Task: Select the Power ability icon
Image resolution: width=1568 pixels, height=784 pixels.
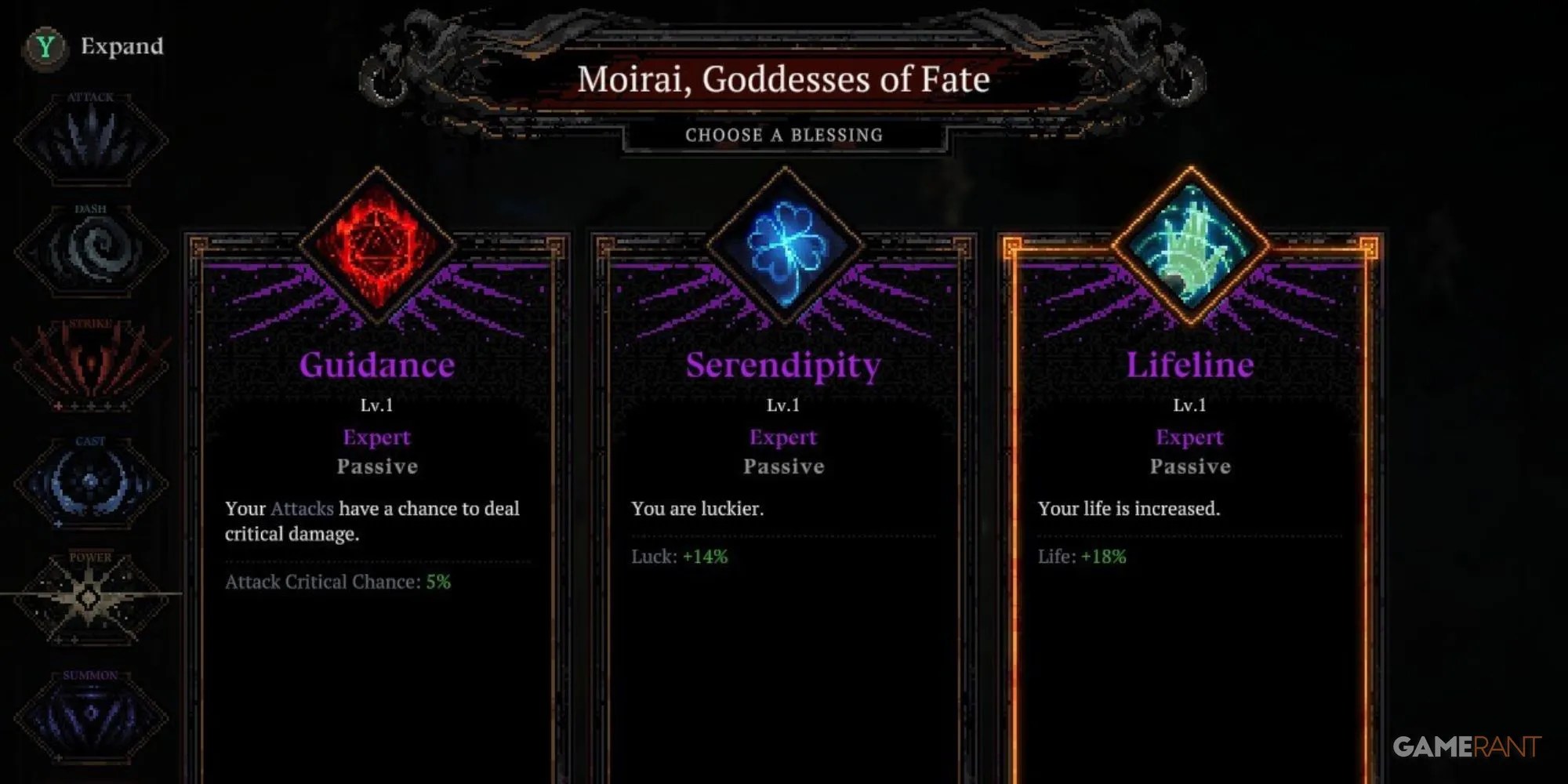Action: tap(90, 596)
